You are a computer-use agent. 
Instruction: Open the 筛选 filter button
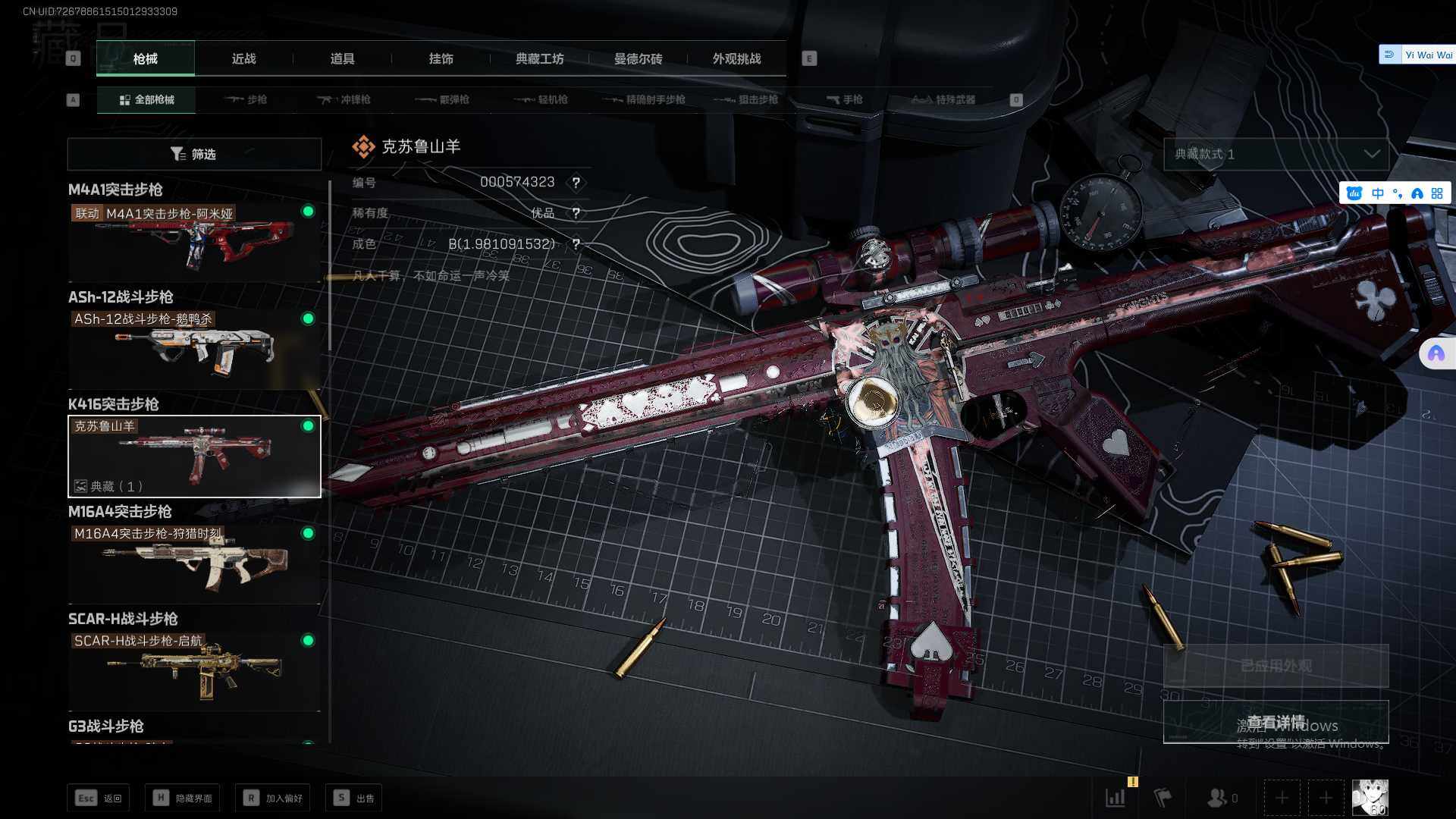click(194, 154)
